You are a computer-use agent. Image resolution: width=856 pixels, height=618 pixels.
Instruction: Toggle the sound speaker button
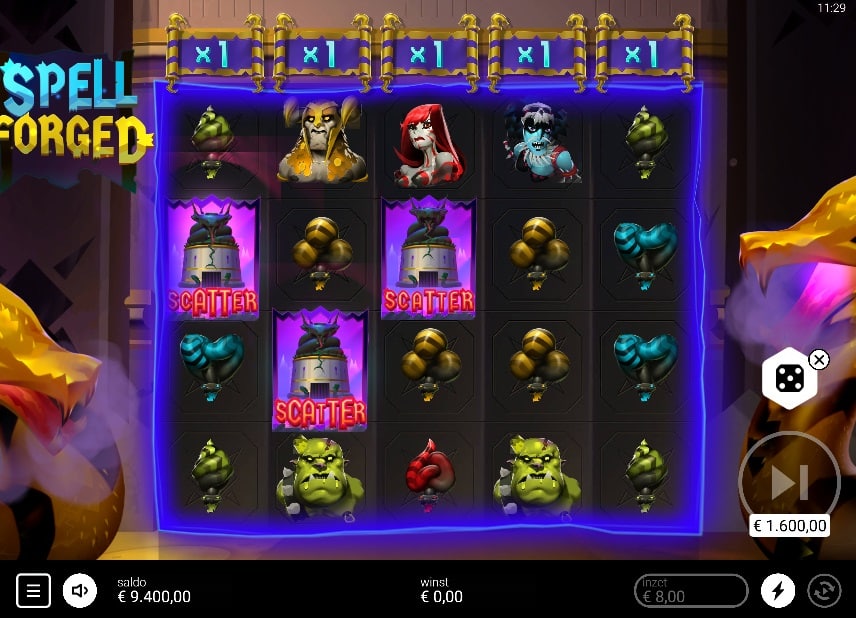click(80, 591)
